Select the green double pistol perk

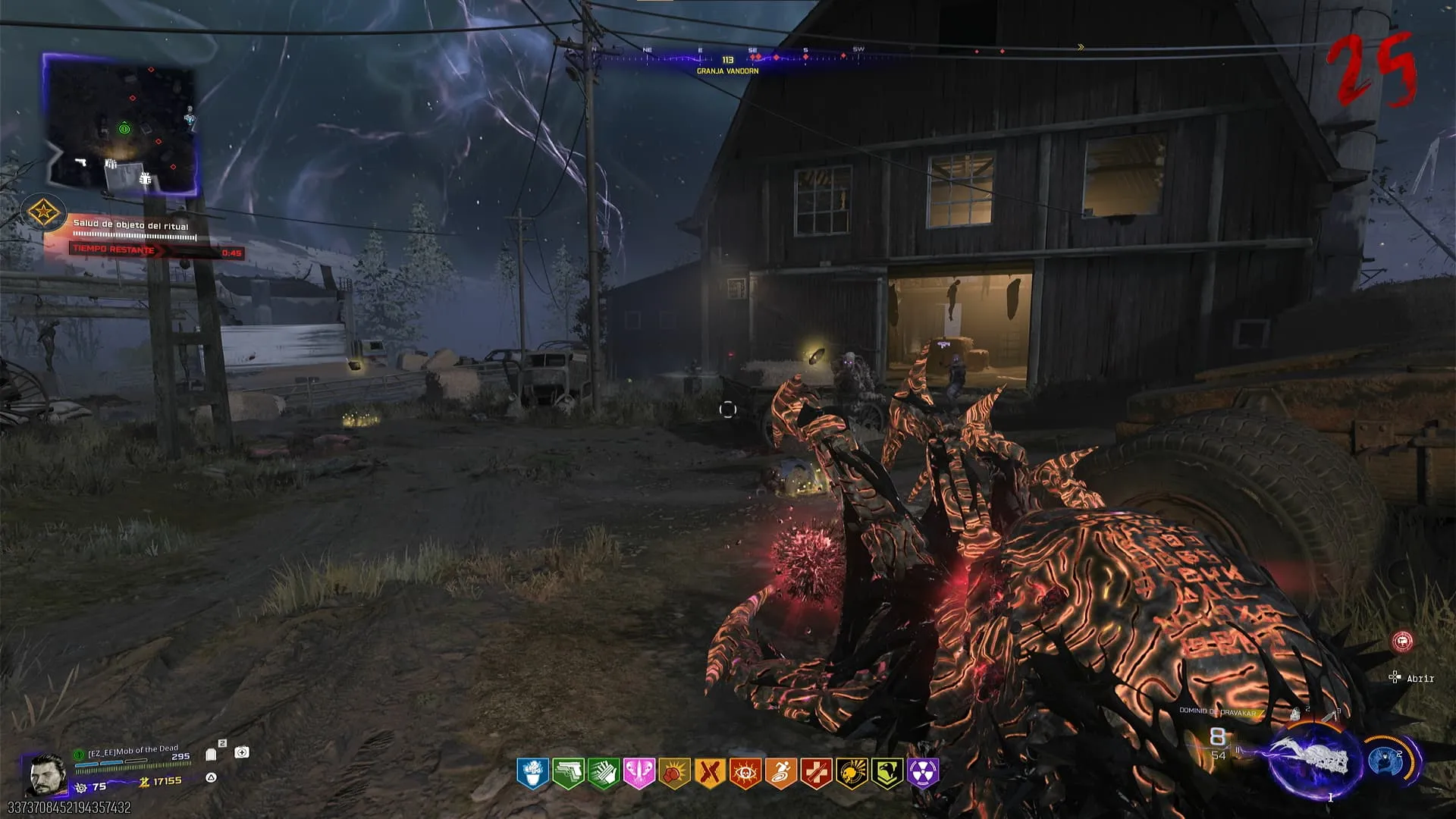point(568,773)
